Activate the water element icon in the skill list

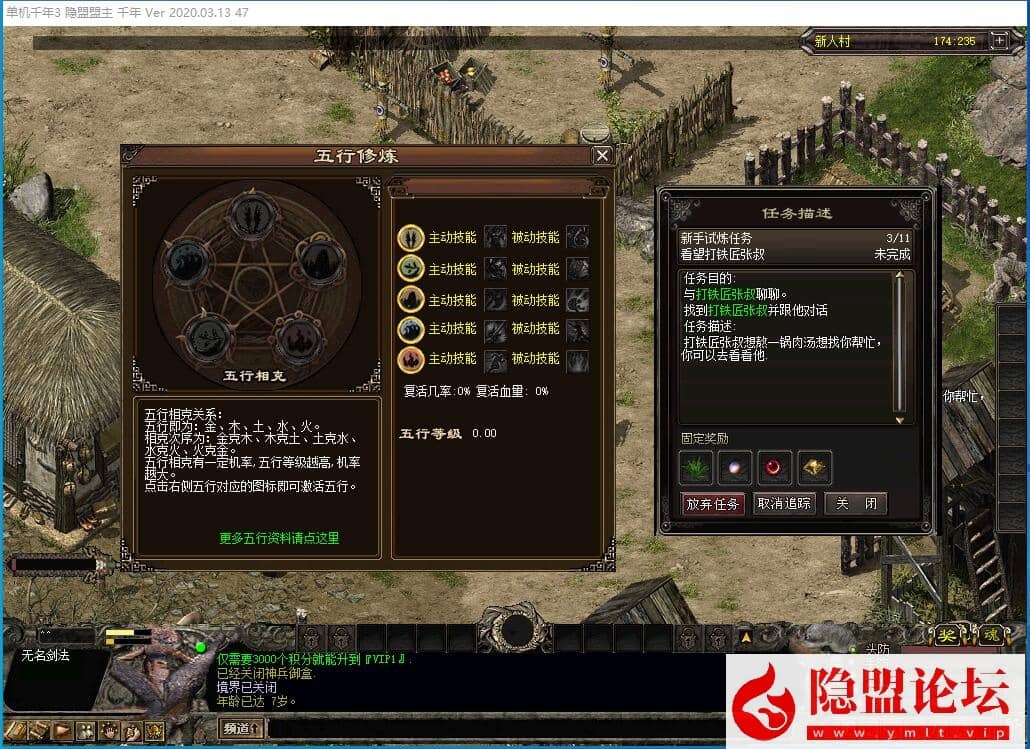(411, 329)
